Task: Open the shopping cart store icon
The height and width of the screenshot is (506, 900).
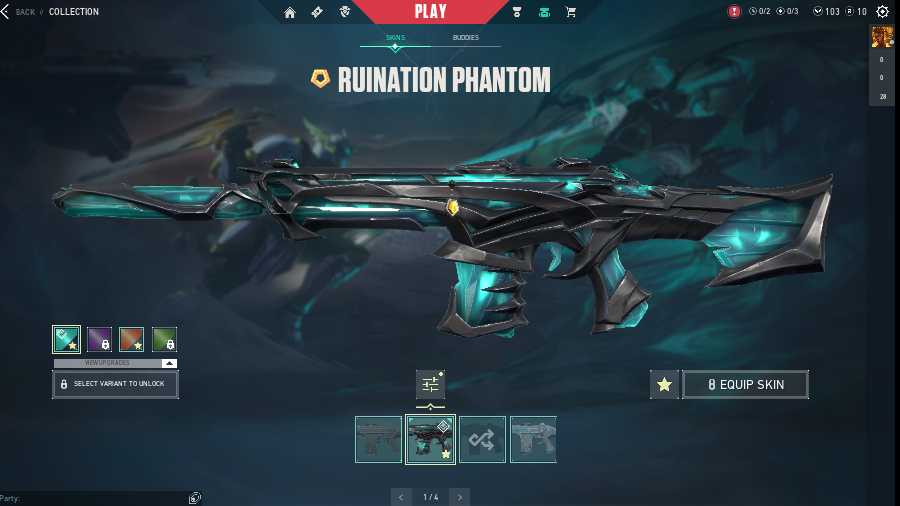Action: [x=571, y=13]
